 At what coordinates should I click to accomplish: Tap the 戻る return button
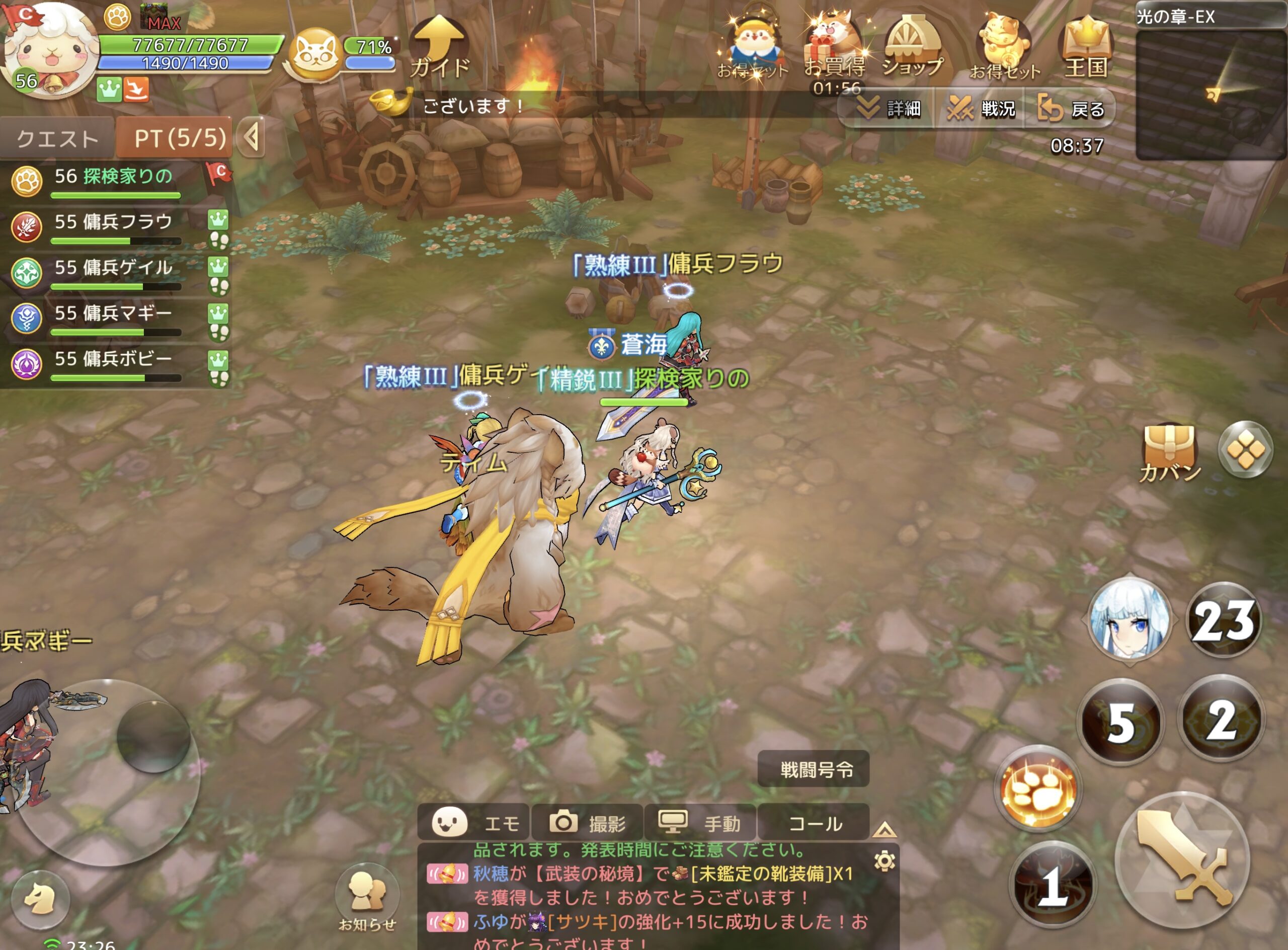click(1072, 108)
